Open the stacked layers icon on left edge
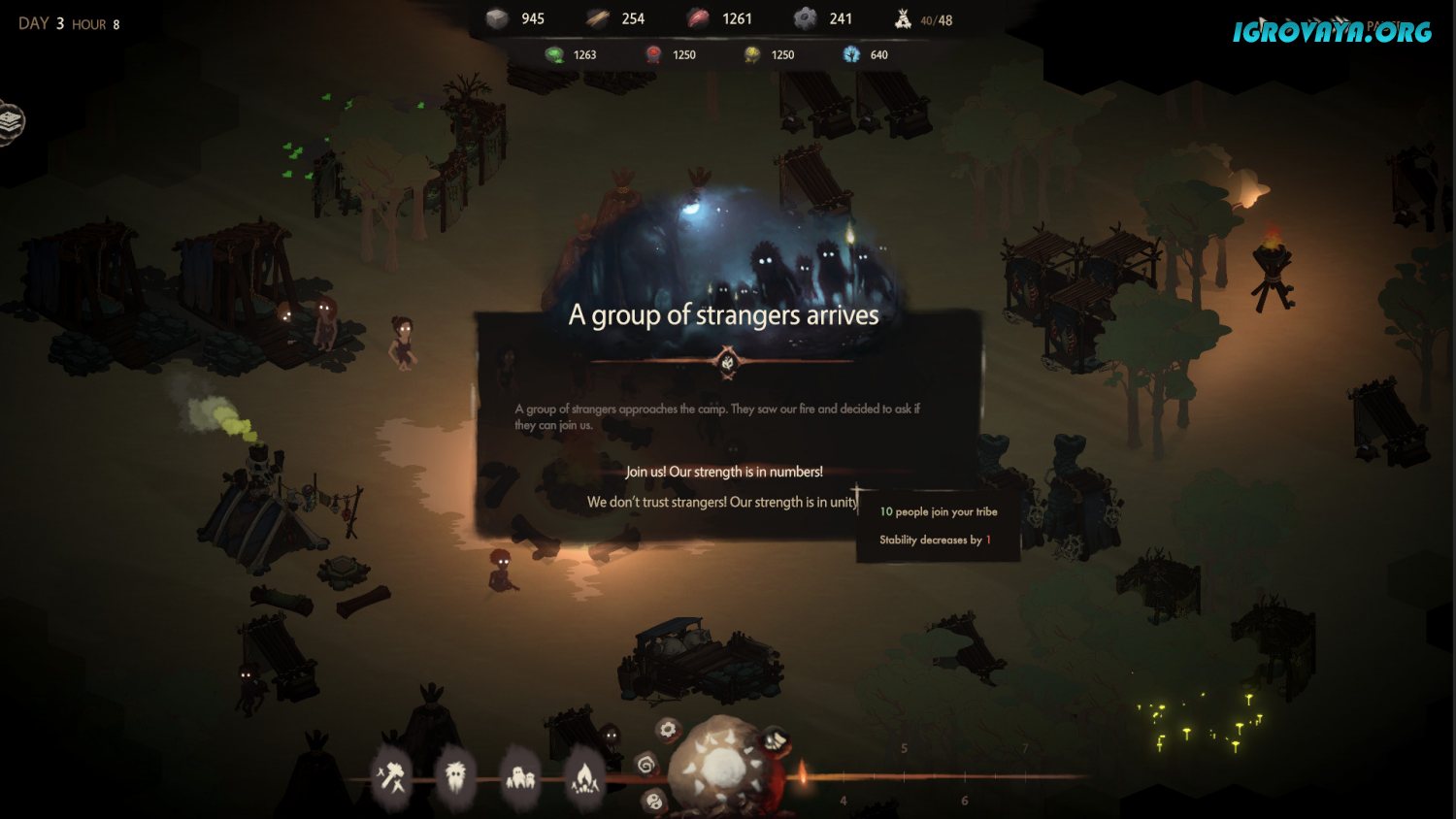The width and height of the screenshot is (1456, 819). pos(9,120)
